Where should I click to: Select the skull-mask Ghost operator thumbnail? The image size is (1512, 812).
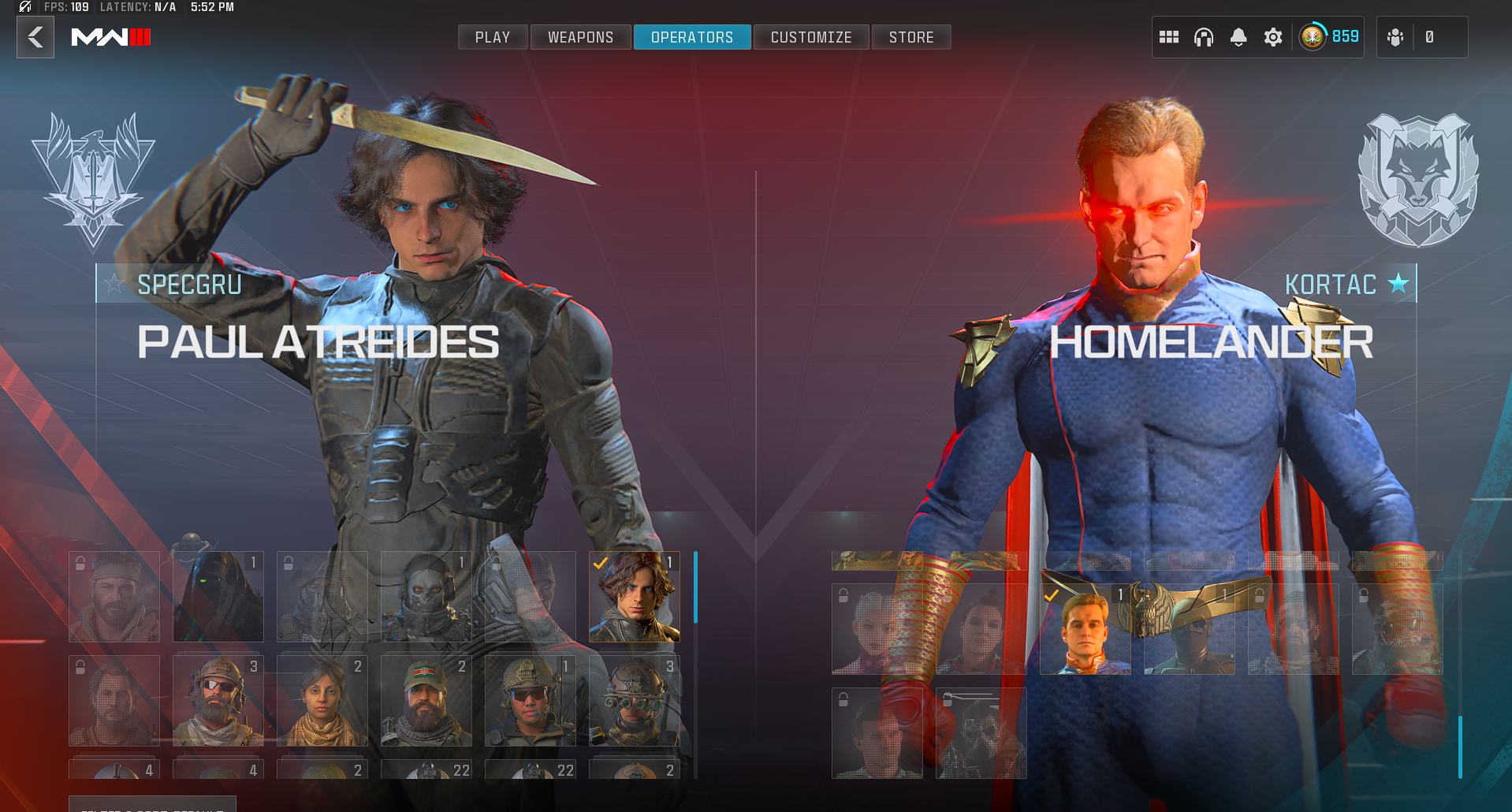(426, 597)
